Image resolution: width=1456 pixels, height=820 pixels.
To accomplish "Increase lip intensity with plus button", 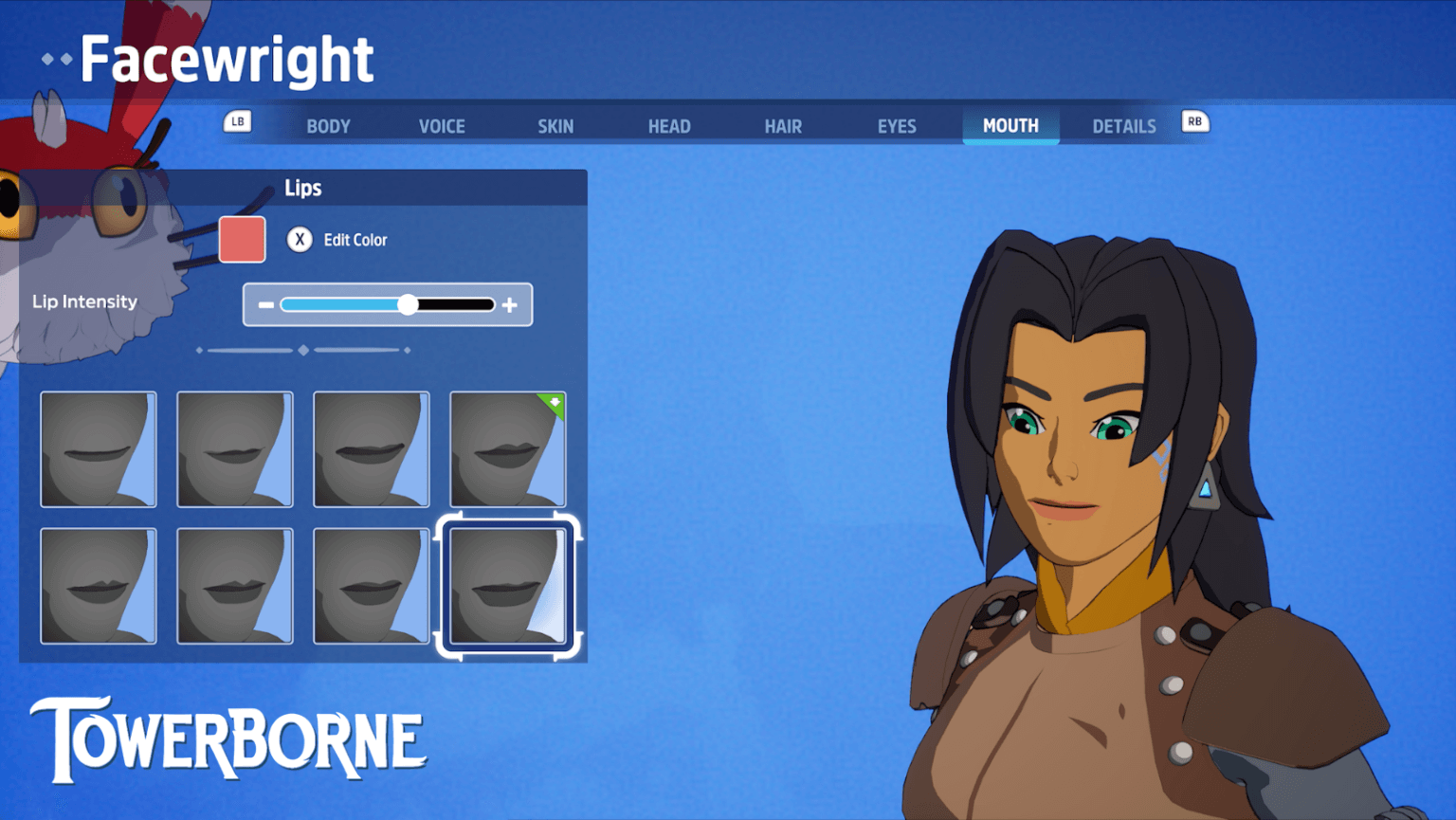I will point(510,305).
